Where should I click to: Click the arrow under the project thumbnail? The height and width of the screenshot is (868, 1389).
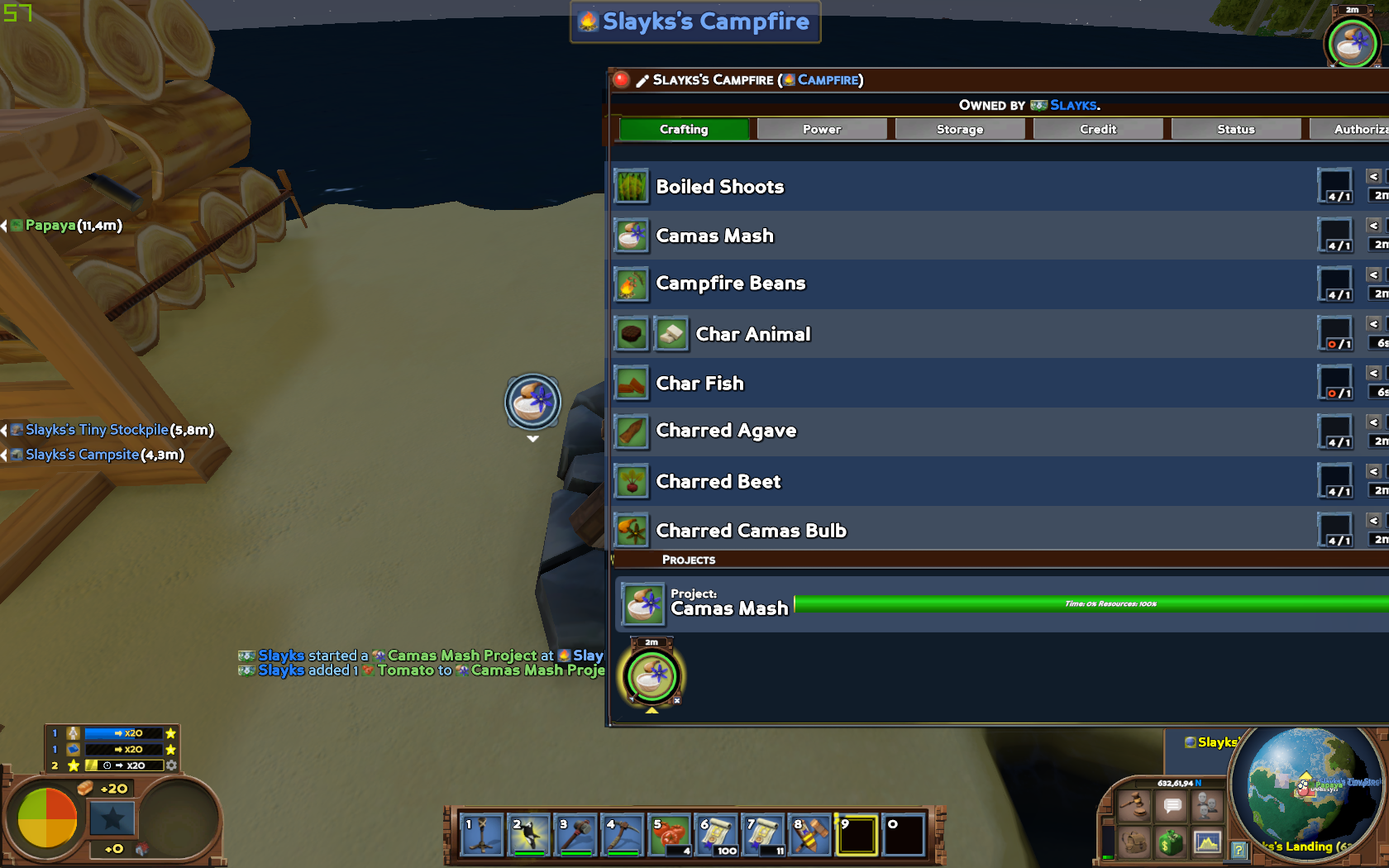tap(652, 709)
